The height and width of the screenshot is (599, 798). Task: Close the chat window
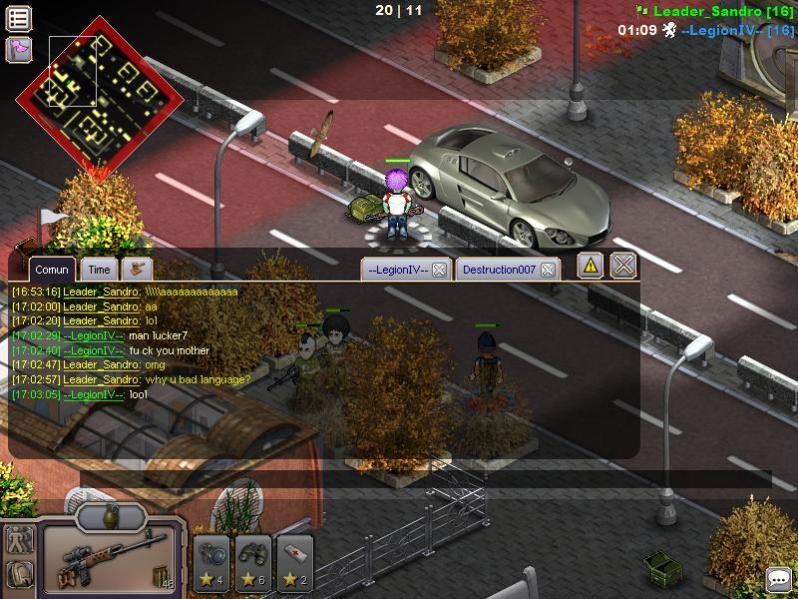pos(623,265)
